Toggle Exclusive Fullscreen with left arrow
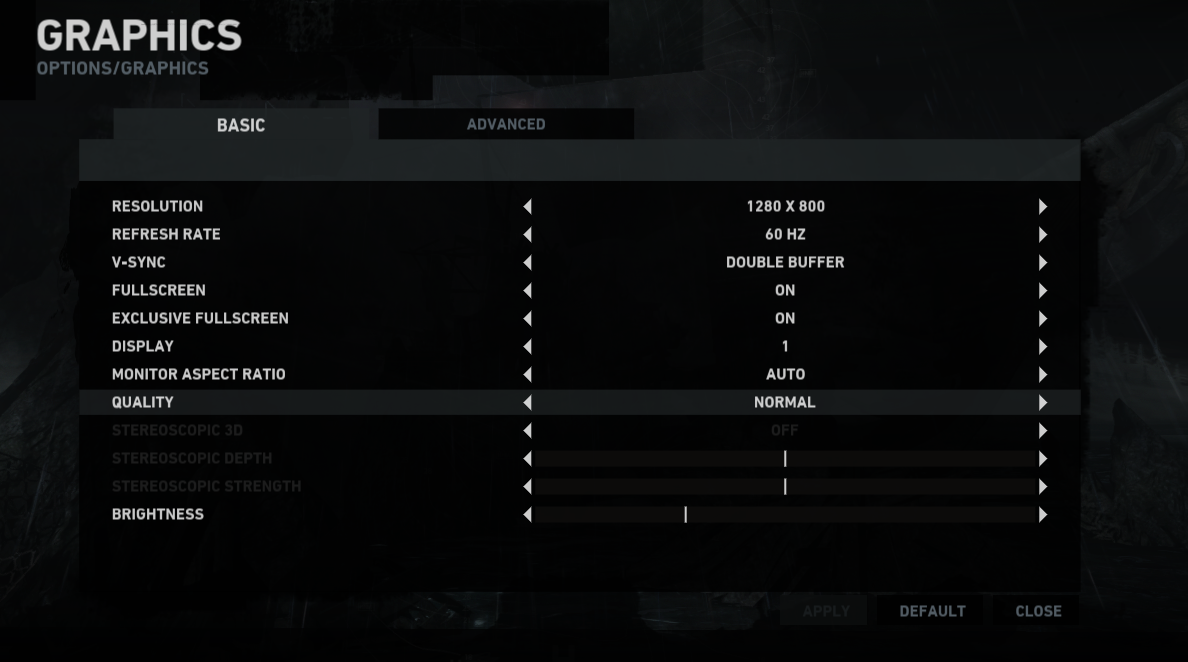Screen dimensions: 1188x662 (x=527, y=319)
